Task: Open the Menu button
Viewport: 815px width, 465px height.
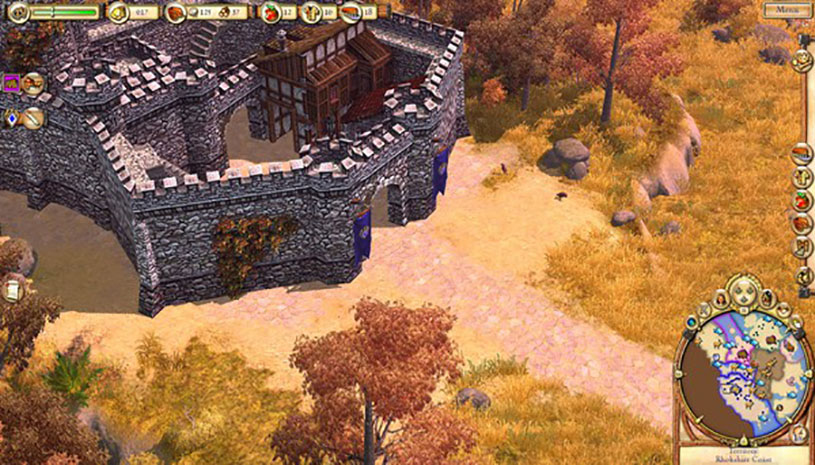Action: coord(786,10)
